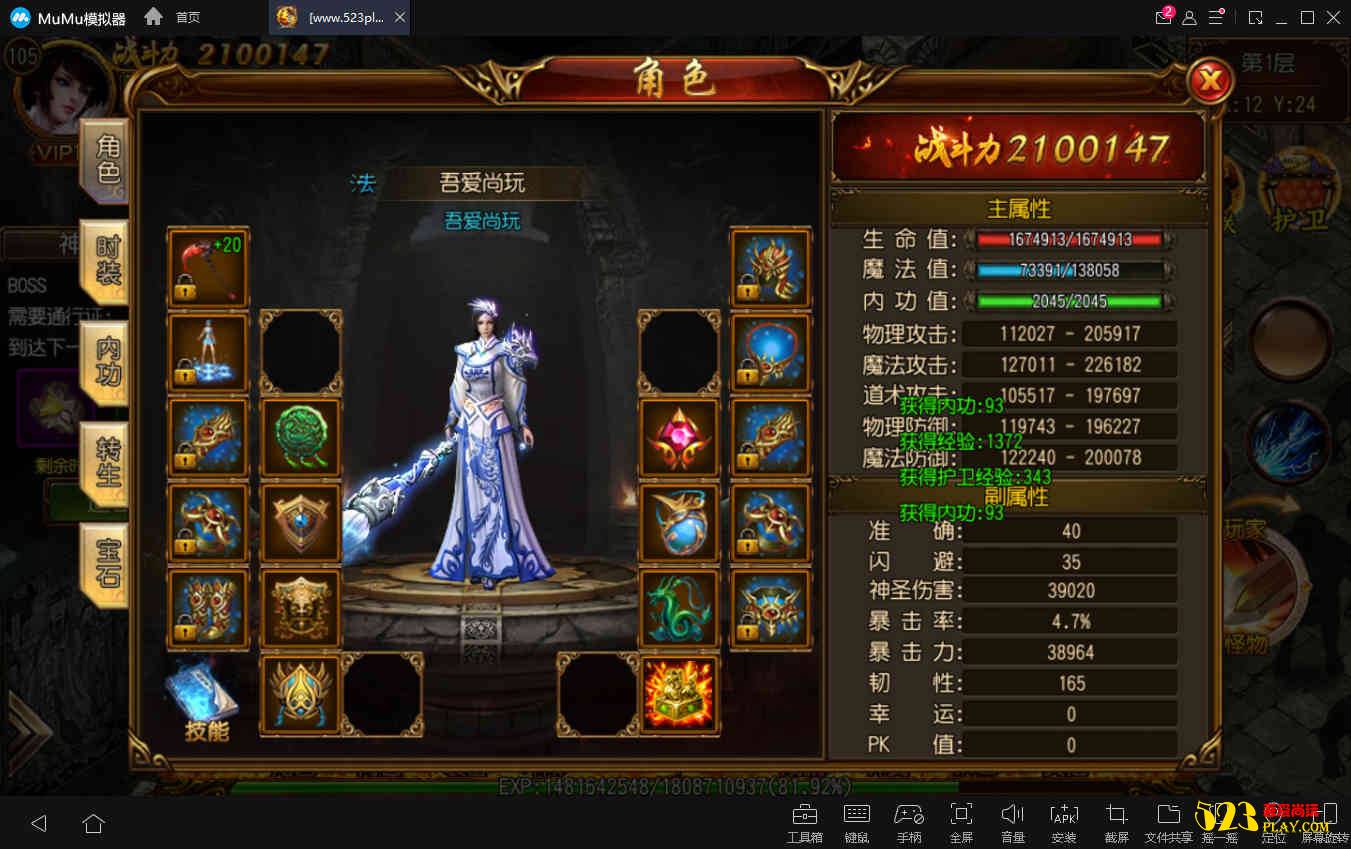The image size is (1351, 849).
Task: Select the golden lion mask slot
Action: click(x=301, y=607)
